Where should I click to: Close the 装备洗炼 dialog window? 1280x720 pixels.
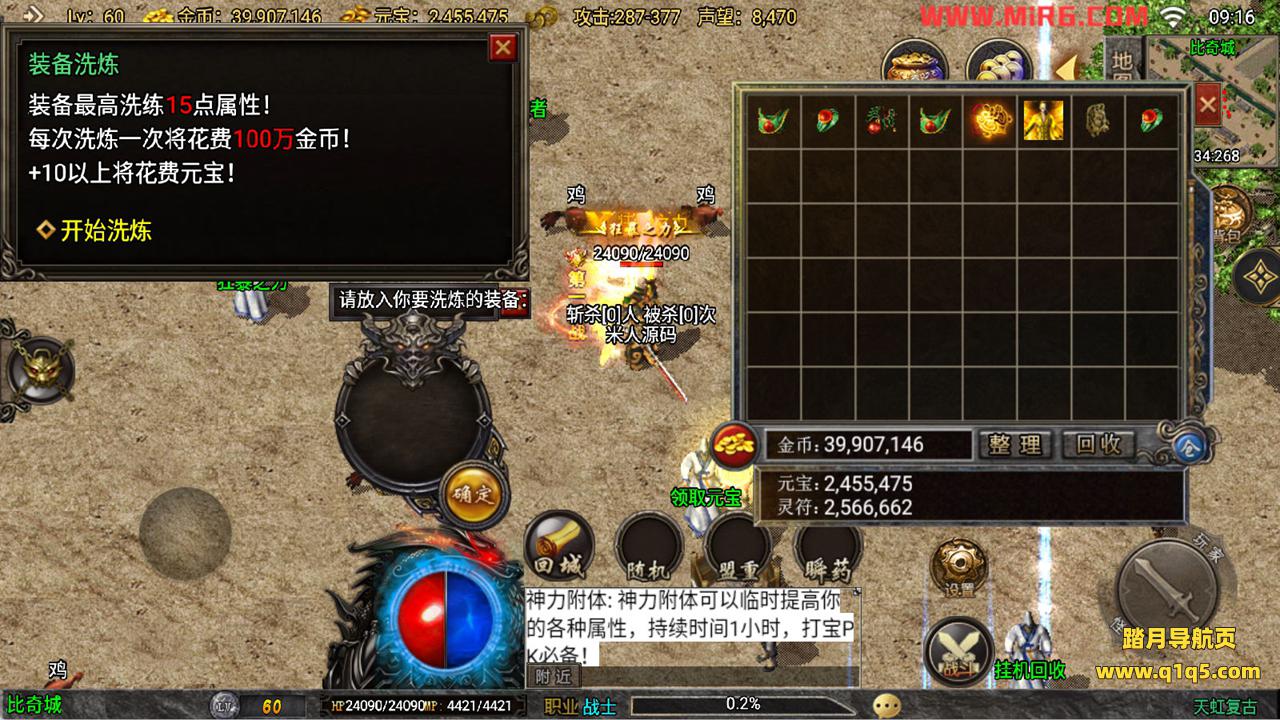[503, 47]
